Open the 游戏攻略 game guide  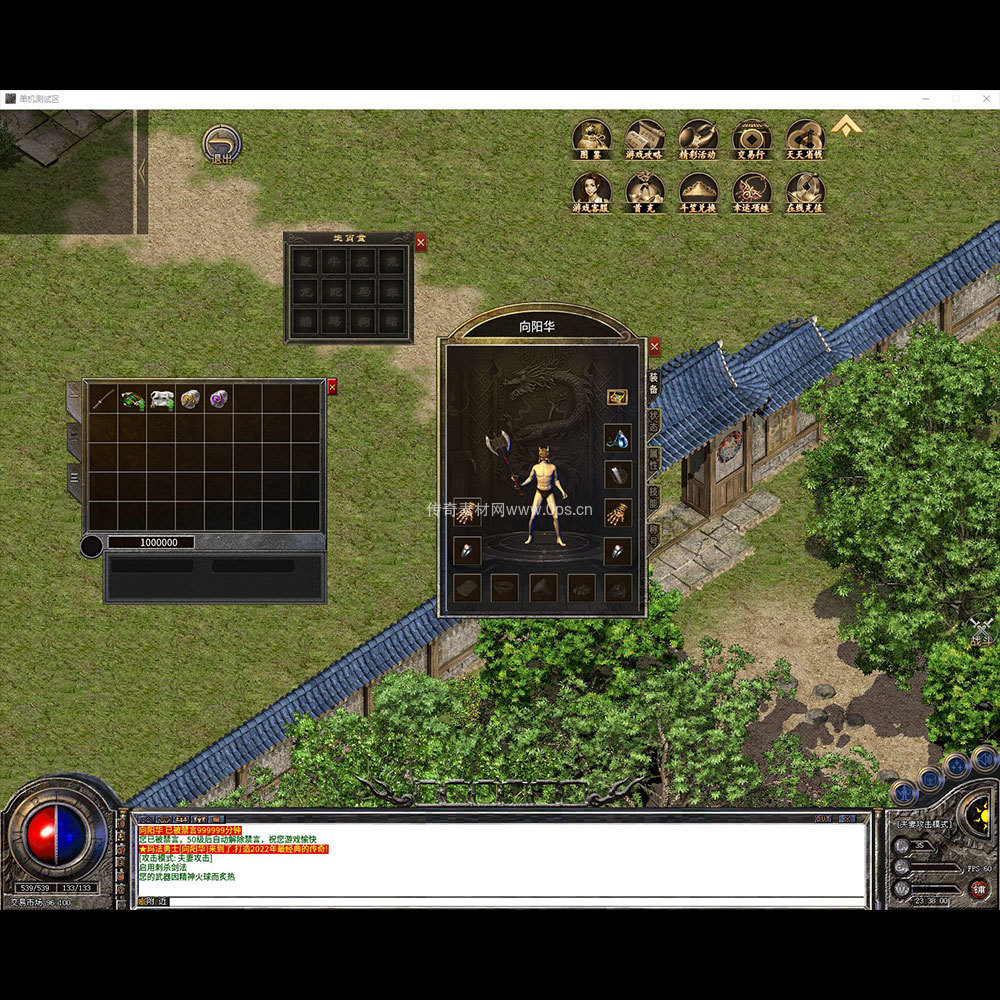(x=645, y=140)
